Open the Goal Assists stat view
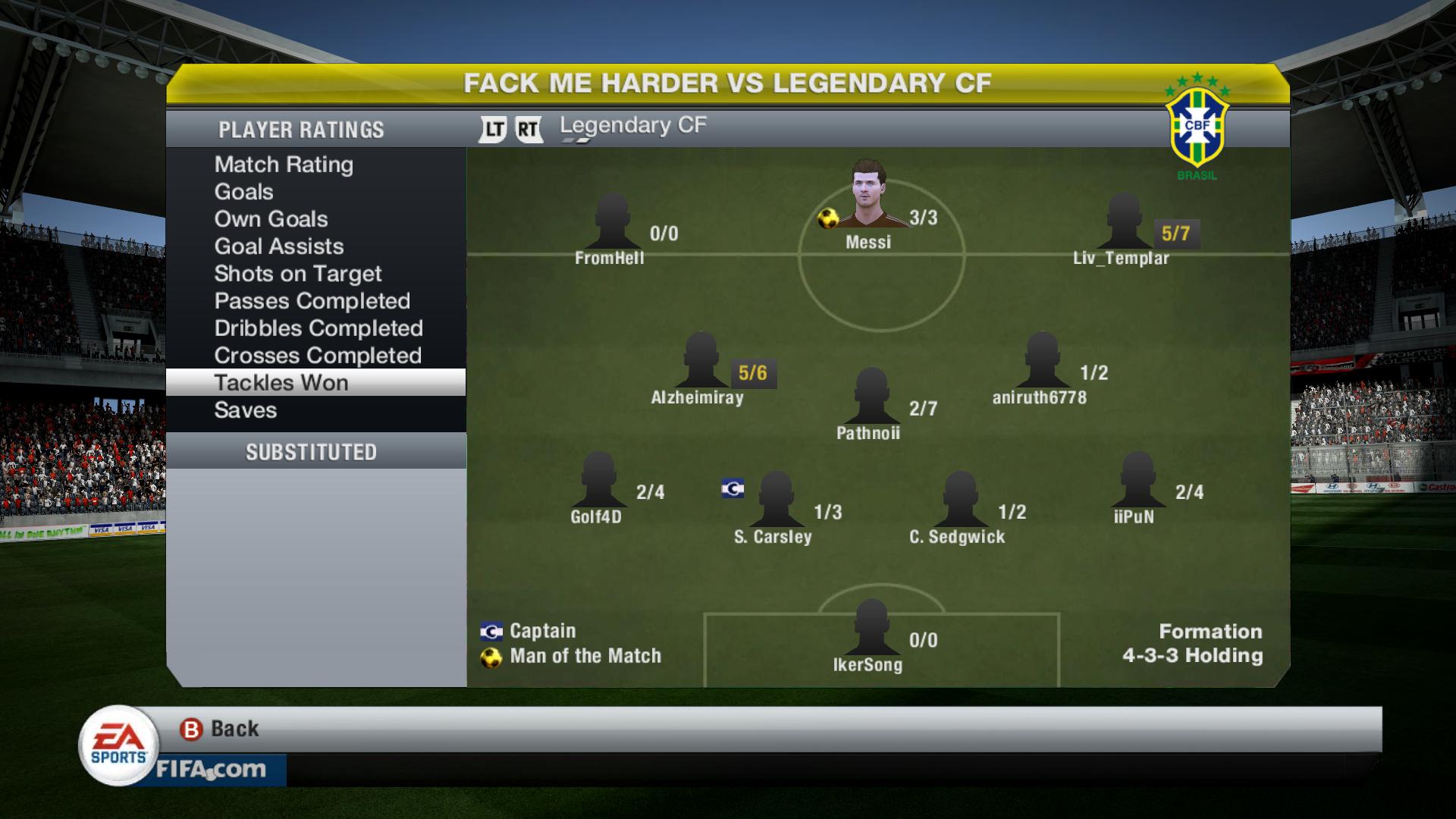The width and height of the screenshot is (1456, 819). tap(278, 246)
